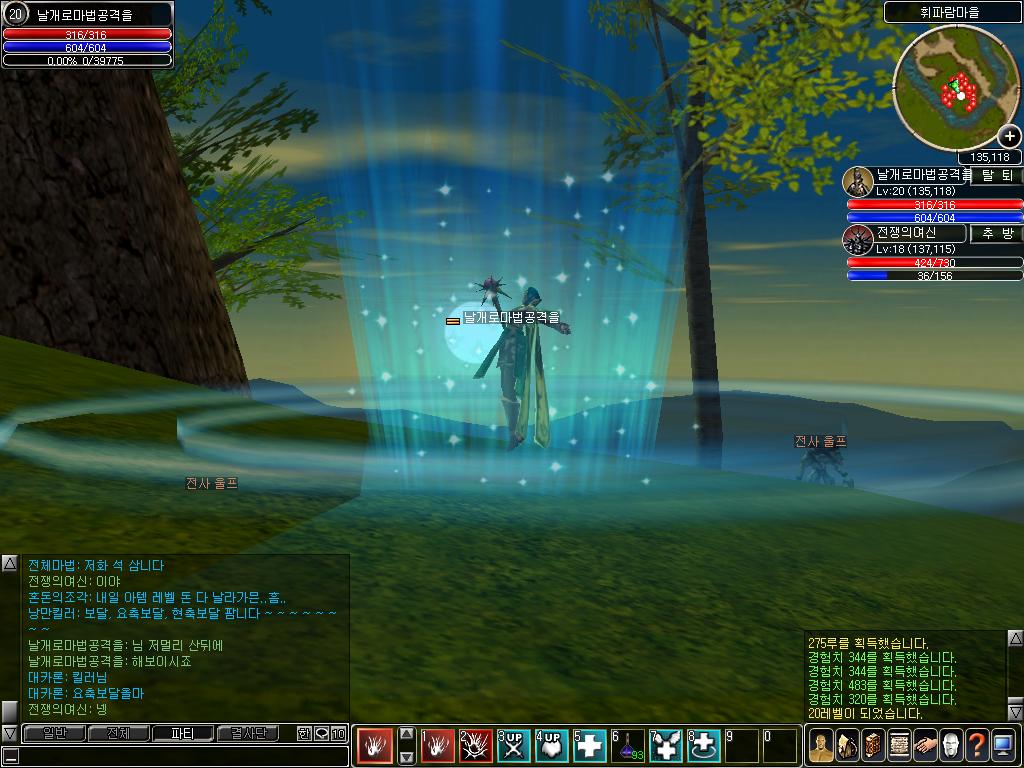Cast the white cross heal skill in slot 5
Viewport: 1024px width, 768px height.
coord(591,746)
